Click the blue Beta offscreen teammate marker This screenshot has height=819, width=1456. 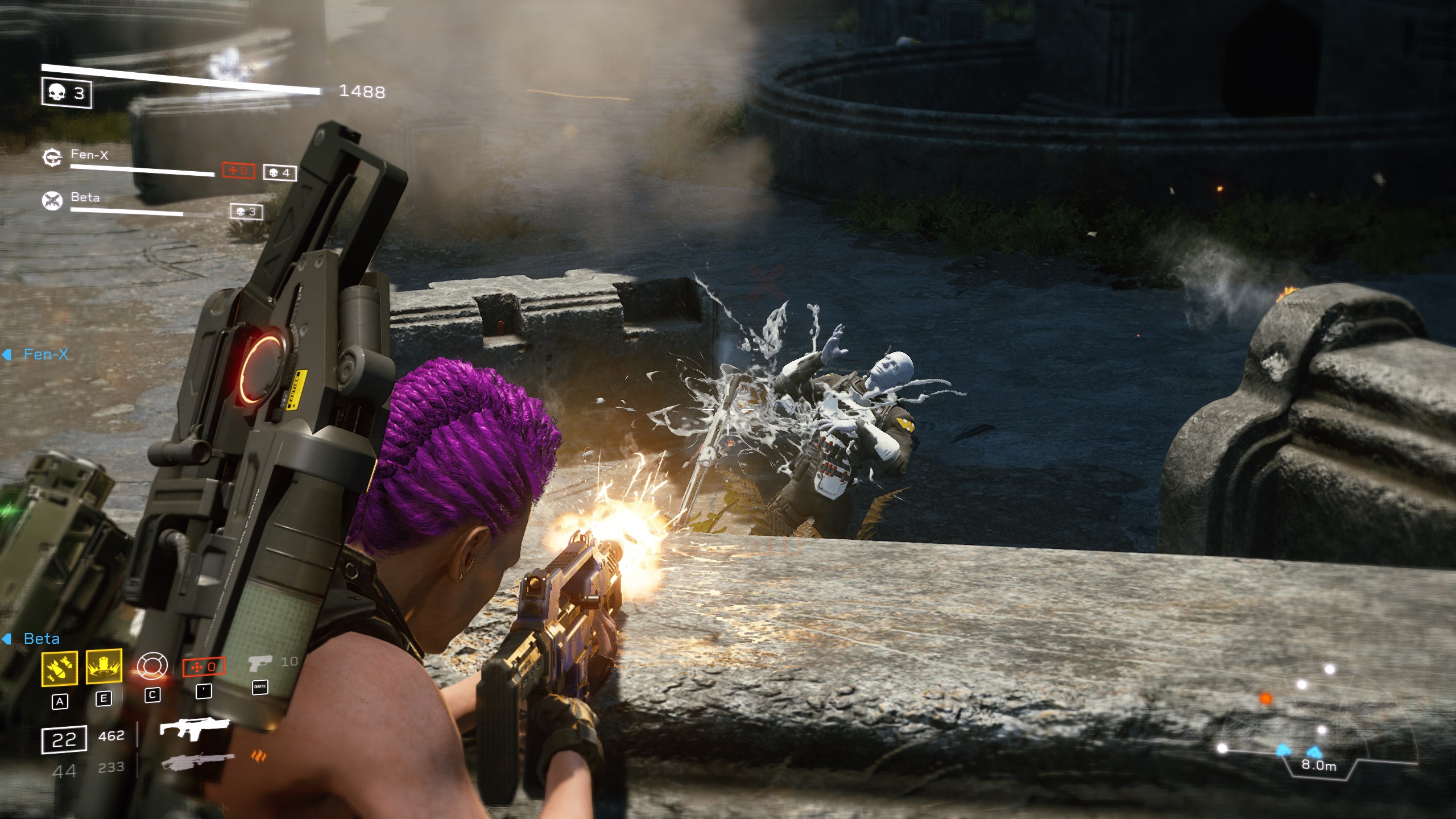[33, 639]
